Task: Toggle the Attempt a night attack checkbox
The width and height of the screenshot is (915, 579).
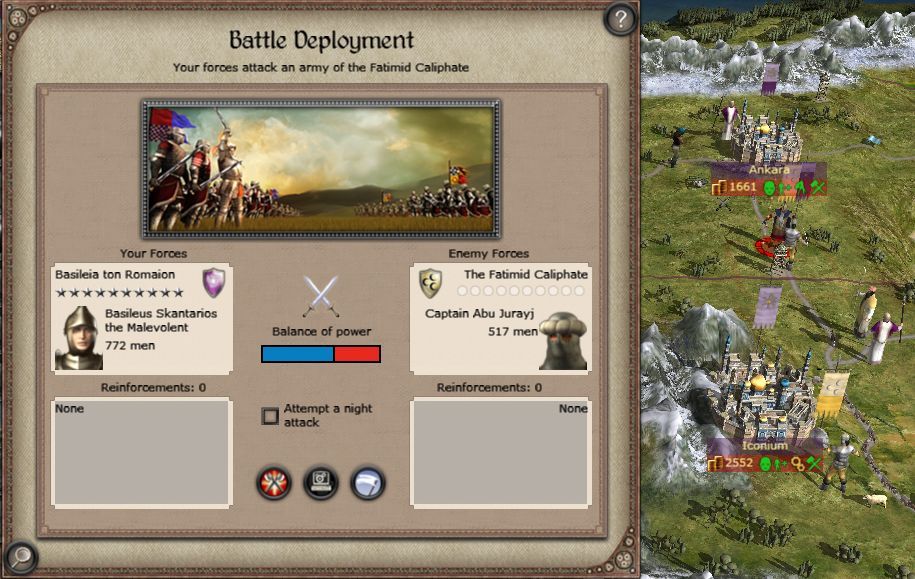Action: (x=270, y=416)
